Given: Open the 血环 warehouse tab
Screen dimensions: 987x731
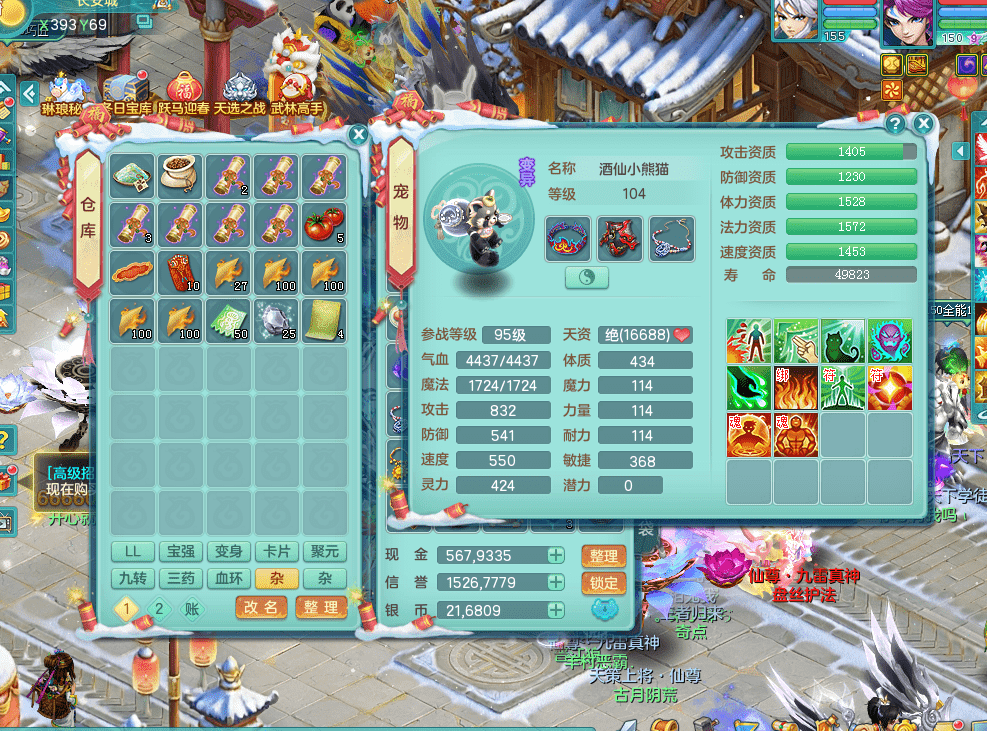Looking at the screenshot, I should (x=228, y=578).
